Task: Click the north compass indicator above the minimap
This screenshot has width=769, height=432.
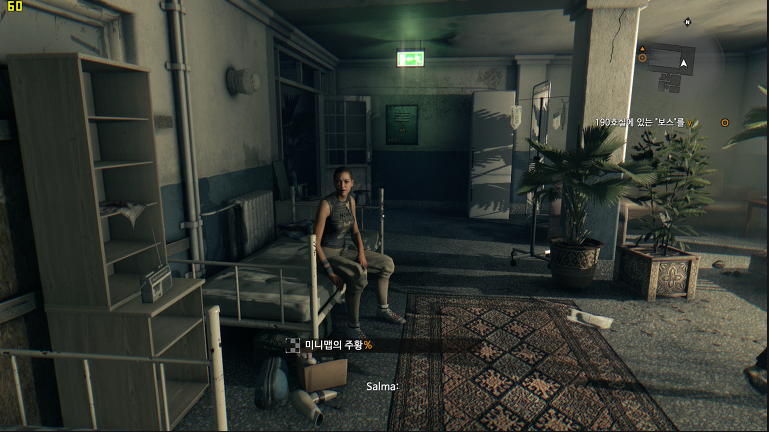Action: (x=687, y=21)
